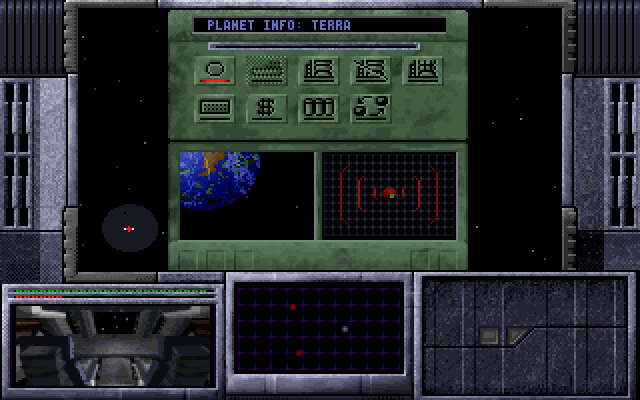640x400 pixels.
Task: Select the planet circle icon button
Action: click(x=217, y=70)
